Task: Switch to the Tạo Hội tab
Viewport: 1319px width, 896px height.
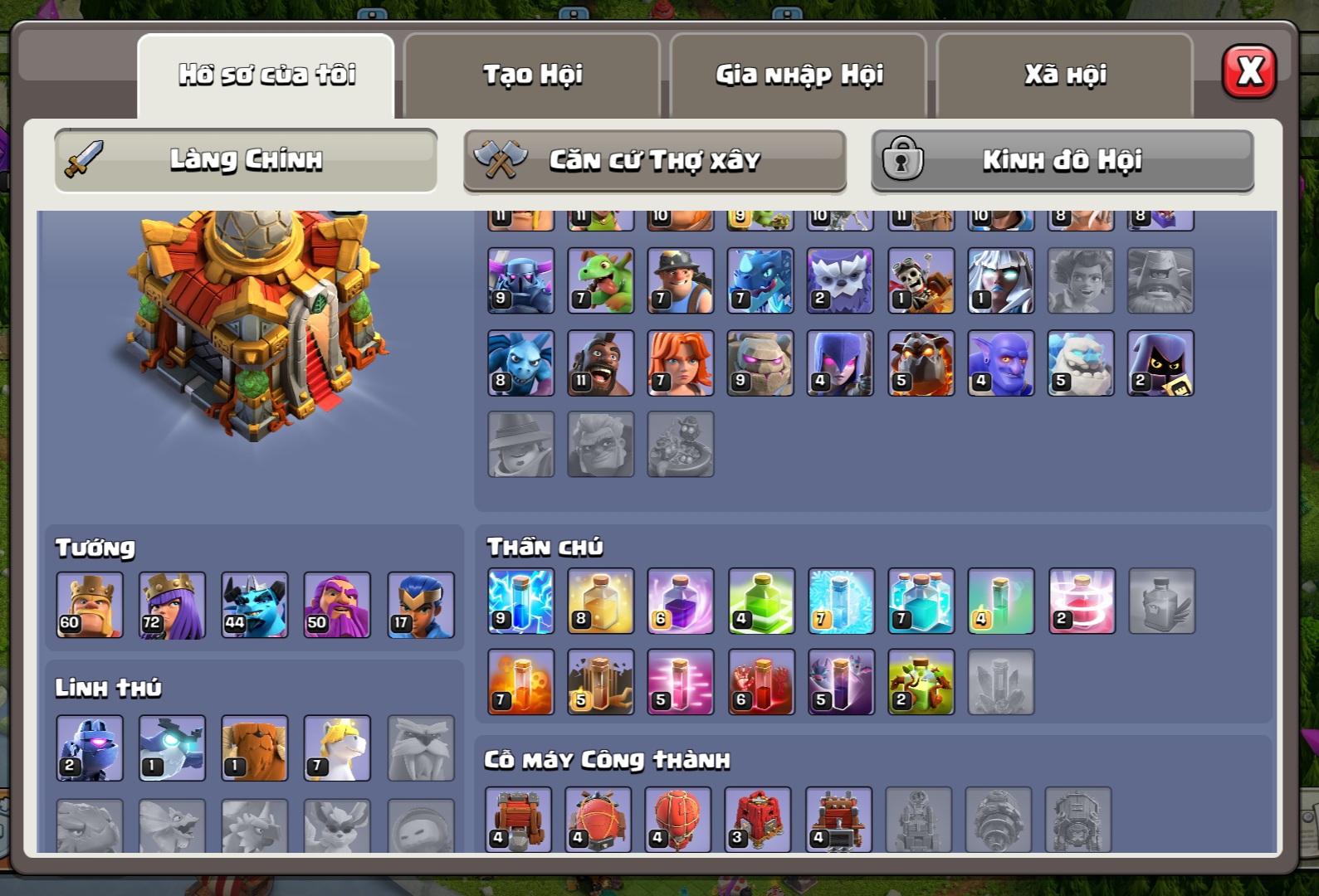Action: 532,75
